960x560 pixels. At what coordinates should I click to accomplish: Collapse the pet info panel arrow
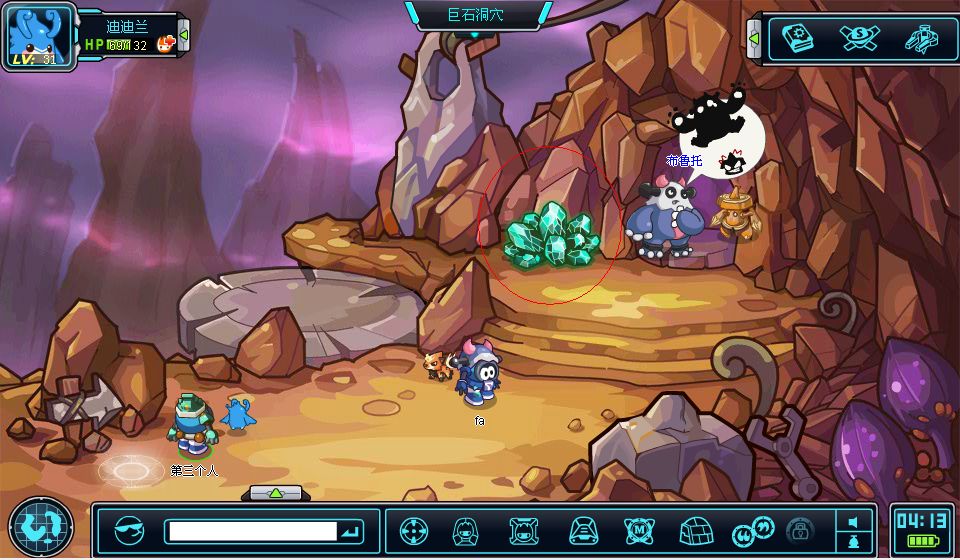[184, 37]
